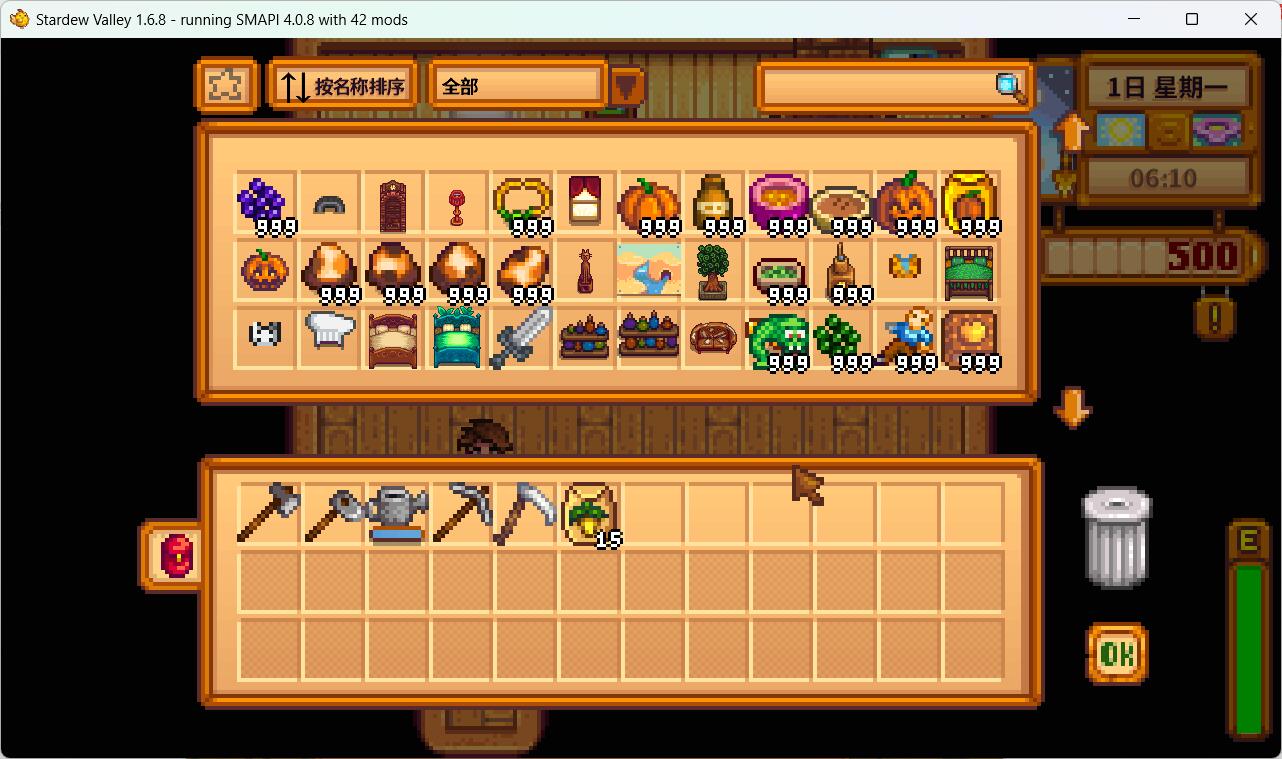Click the sun icon under the date
Screen dimensions: 1282x759
click(1120, 130)
